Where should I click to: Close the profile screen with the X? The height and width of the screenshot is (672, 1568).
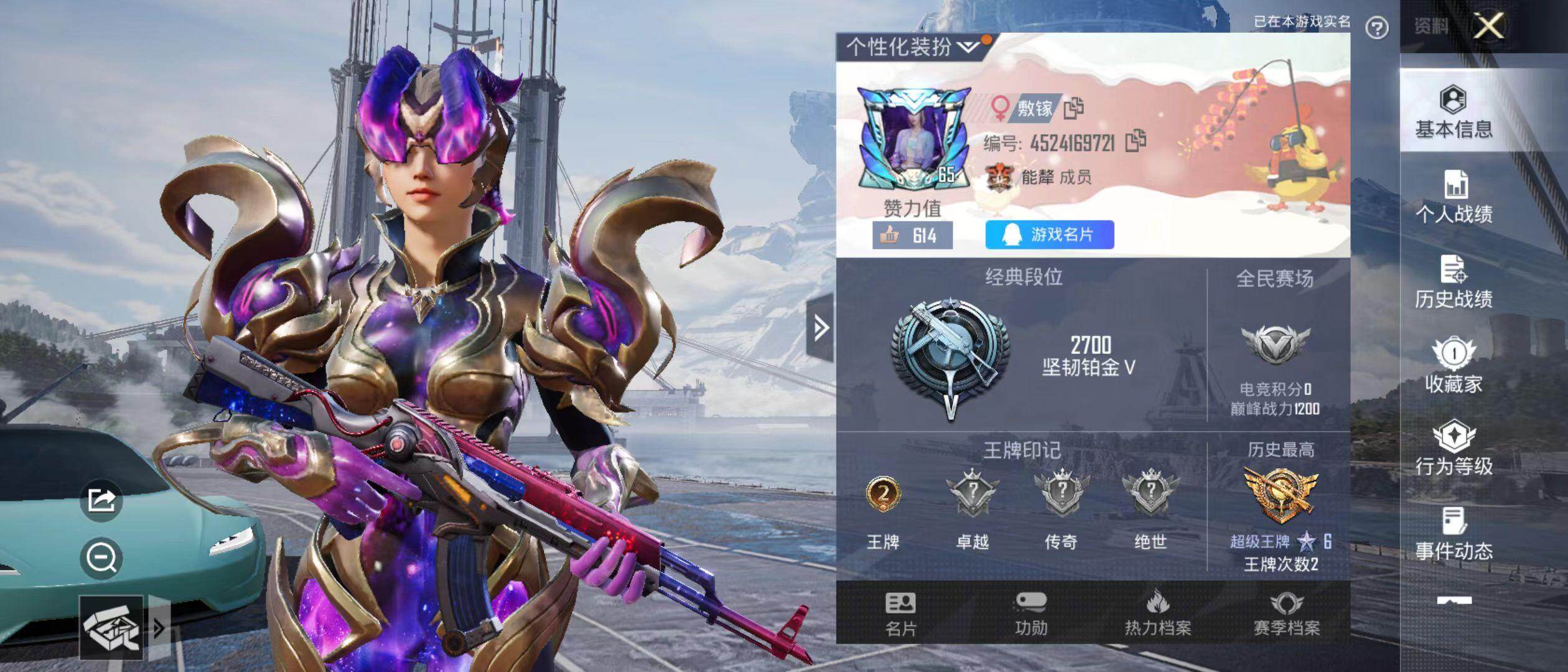click(x=1489, y=26)
